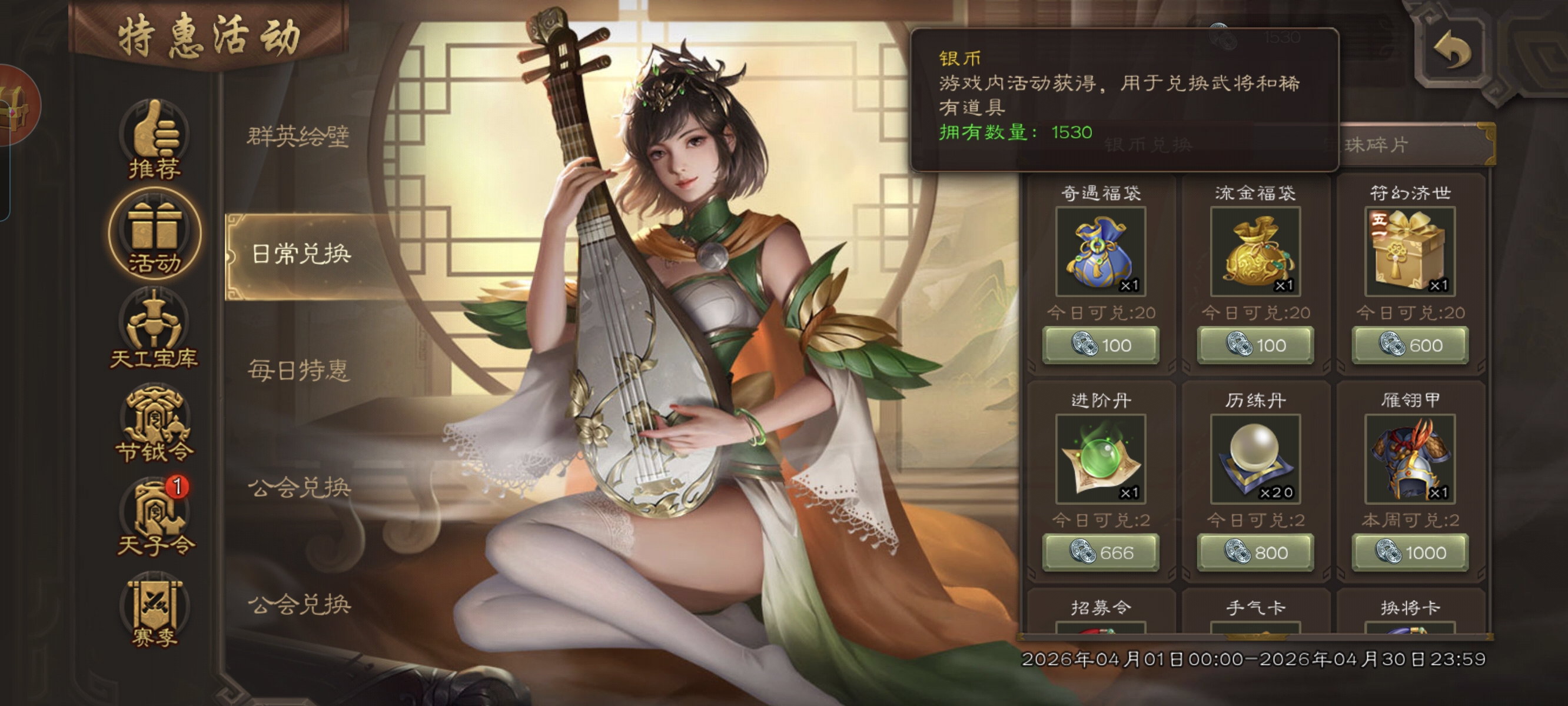Buy 雁翎甲 for 1000 silver coins
This screenshot has height=706, width=1568.
(x=1410, y=552)
